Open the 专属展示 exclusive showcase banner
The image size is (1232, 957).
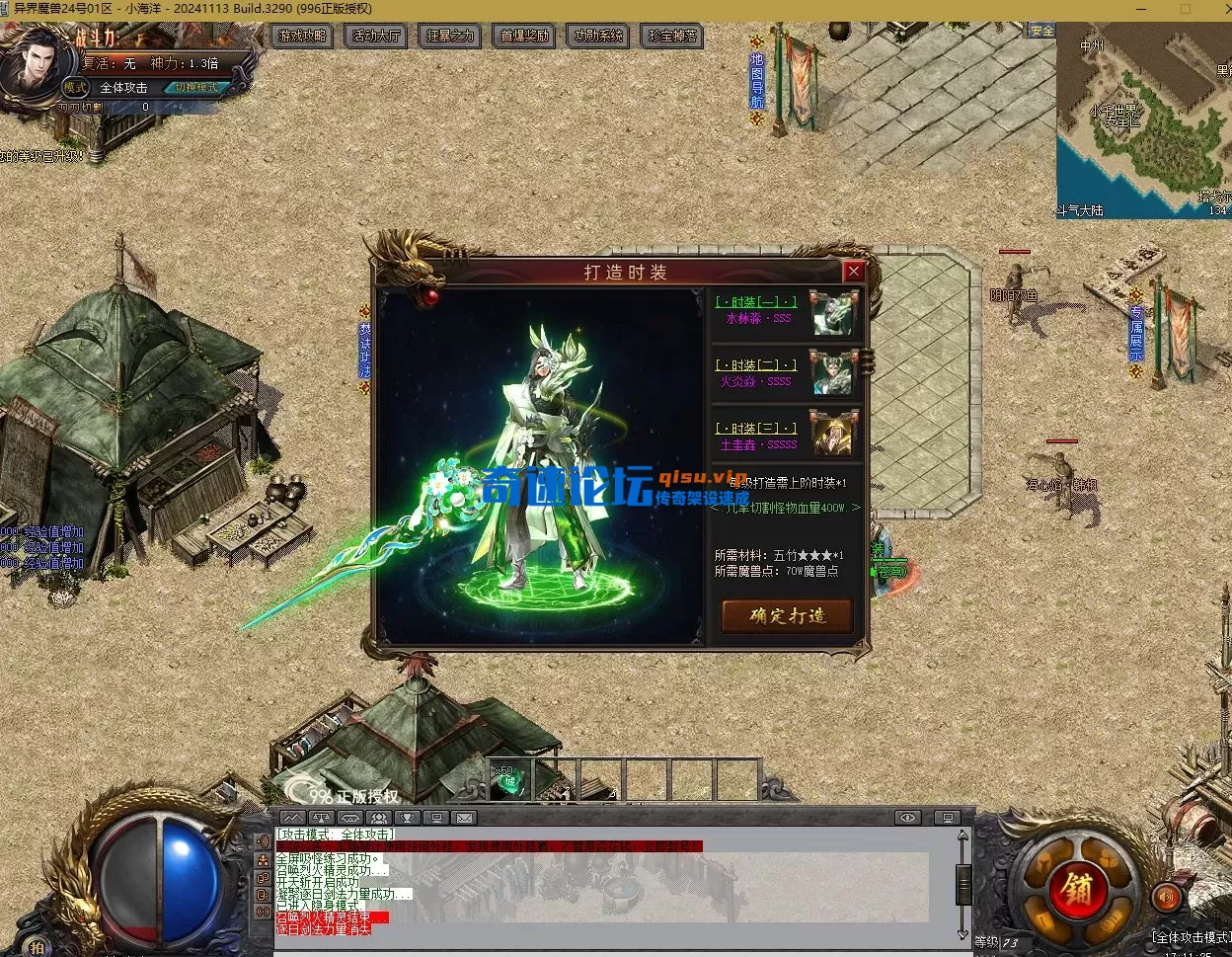(x=1136, y=333)
